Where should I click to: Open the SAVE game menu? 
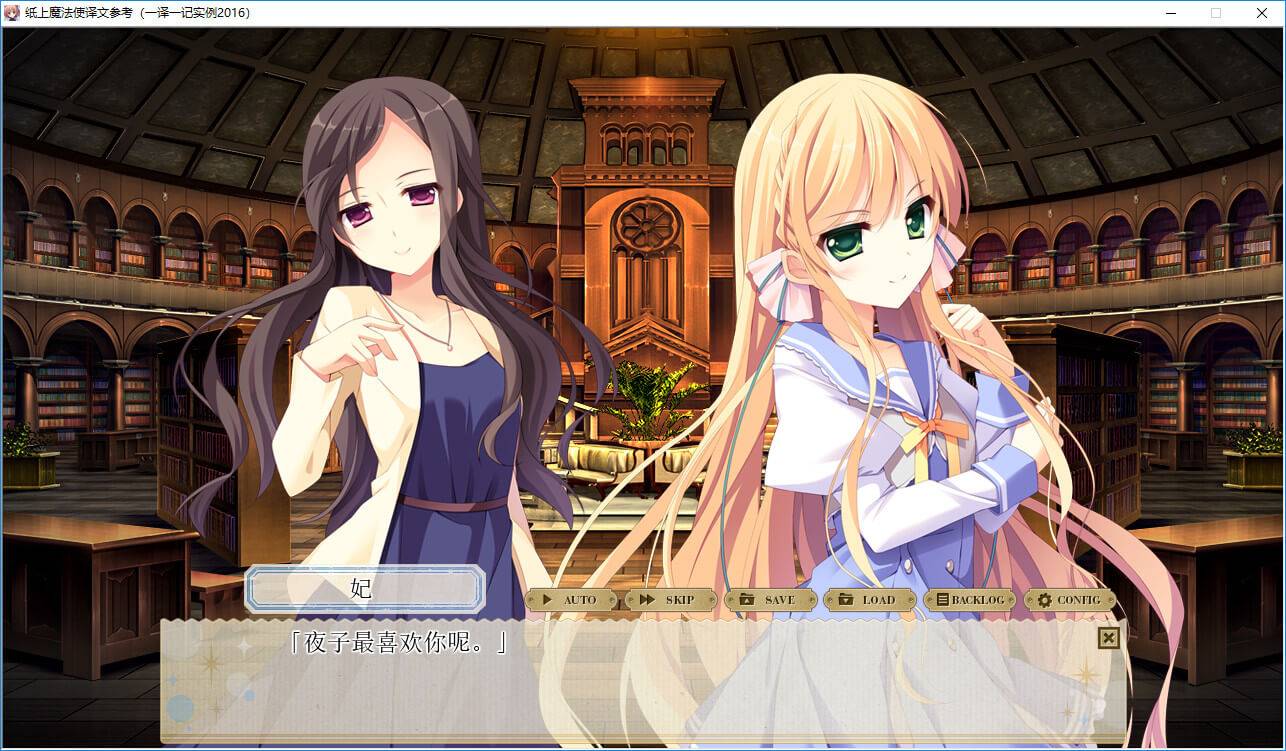769,600
